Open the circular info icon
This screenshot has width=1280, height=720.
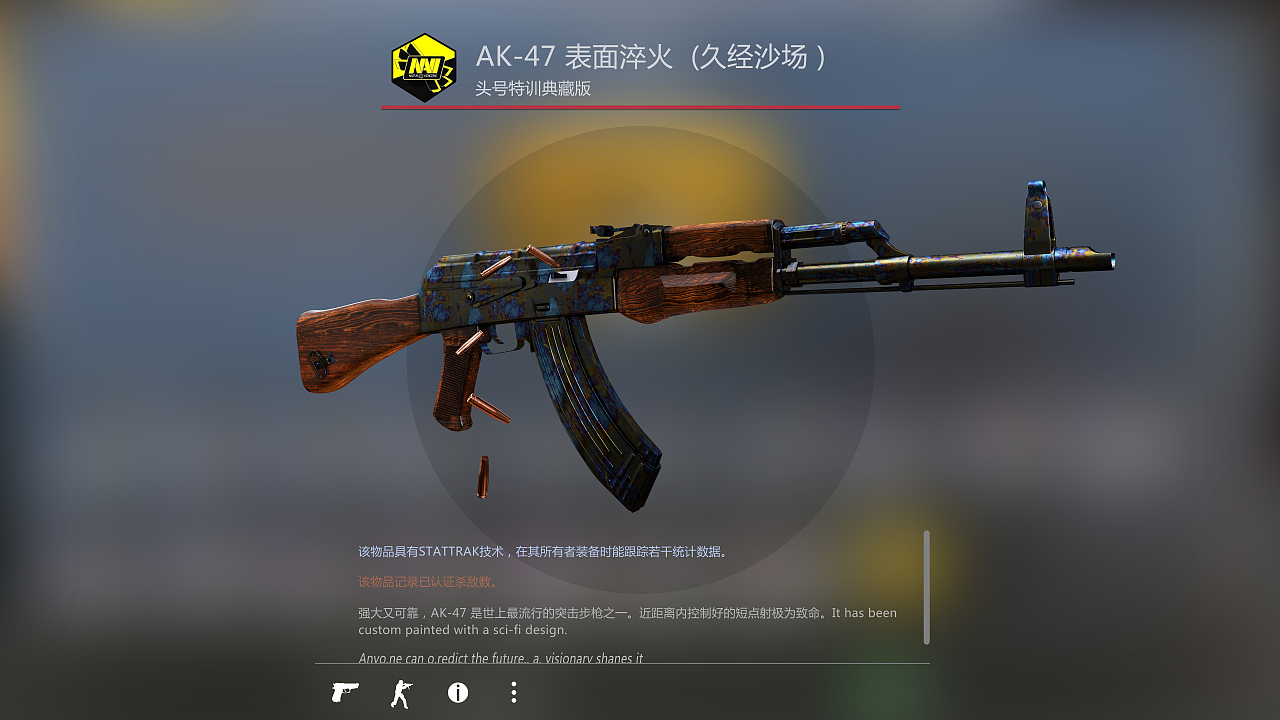tap(458, 692)
